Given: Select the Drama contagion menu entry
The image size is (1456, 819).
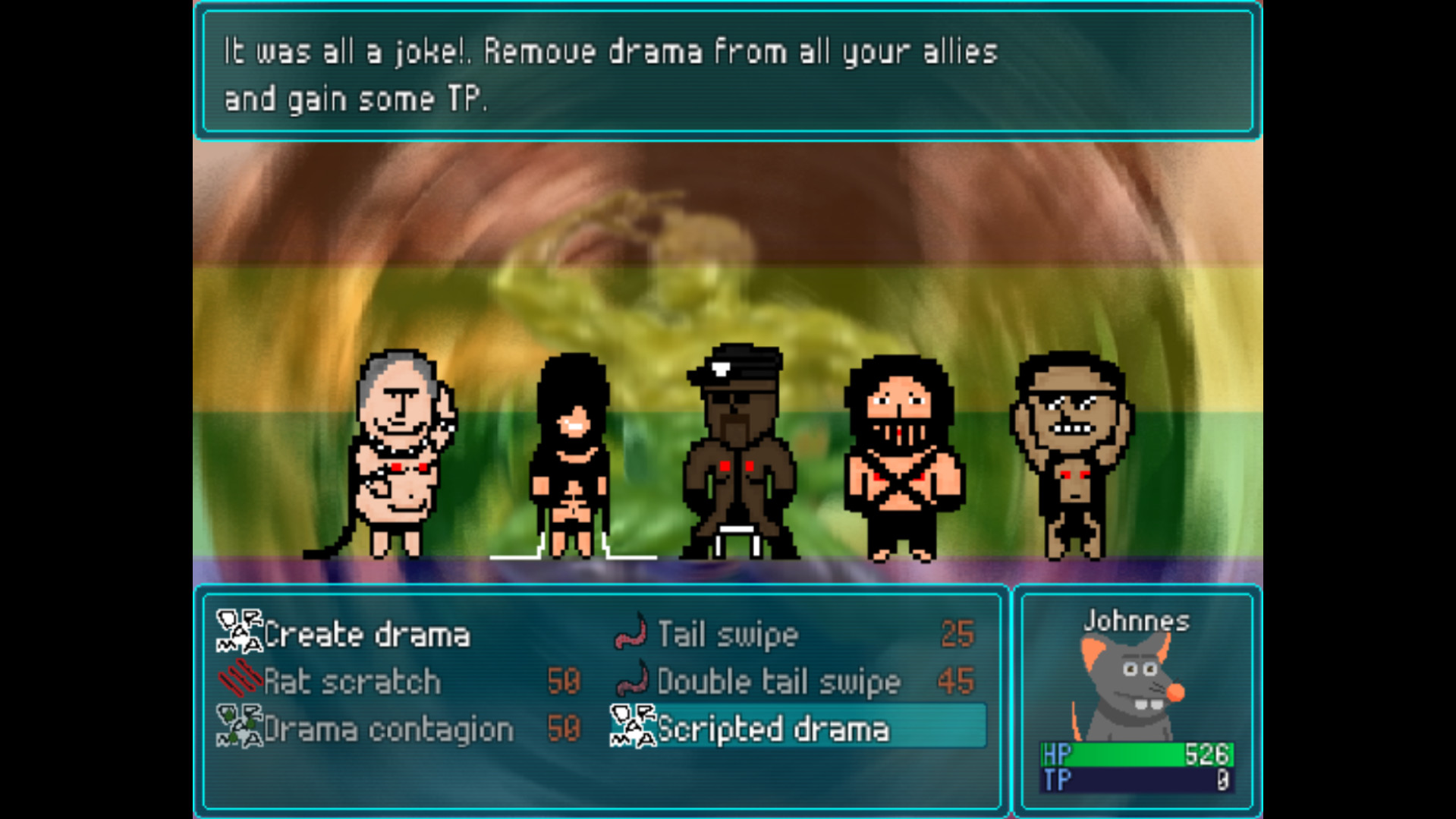Looking at the screenshot, I should point(387,727).
